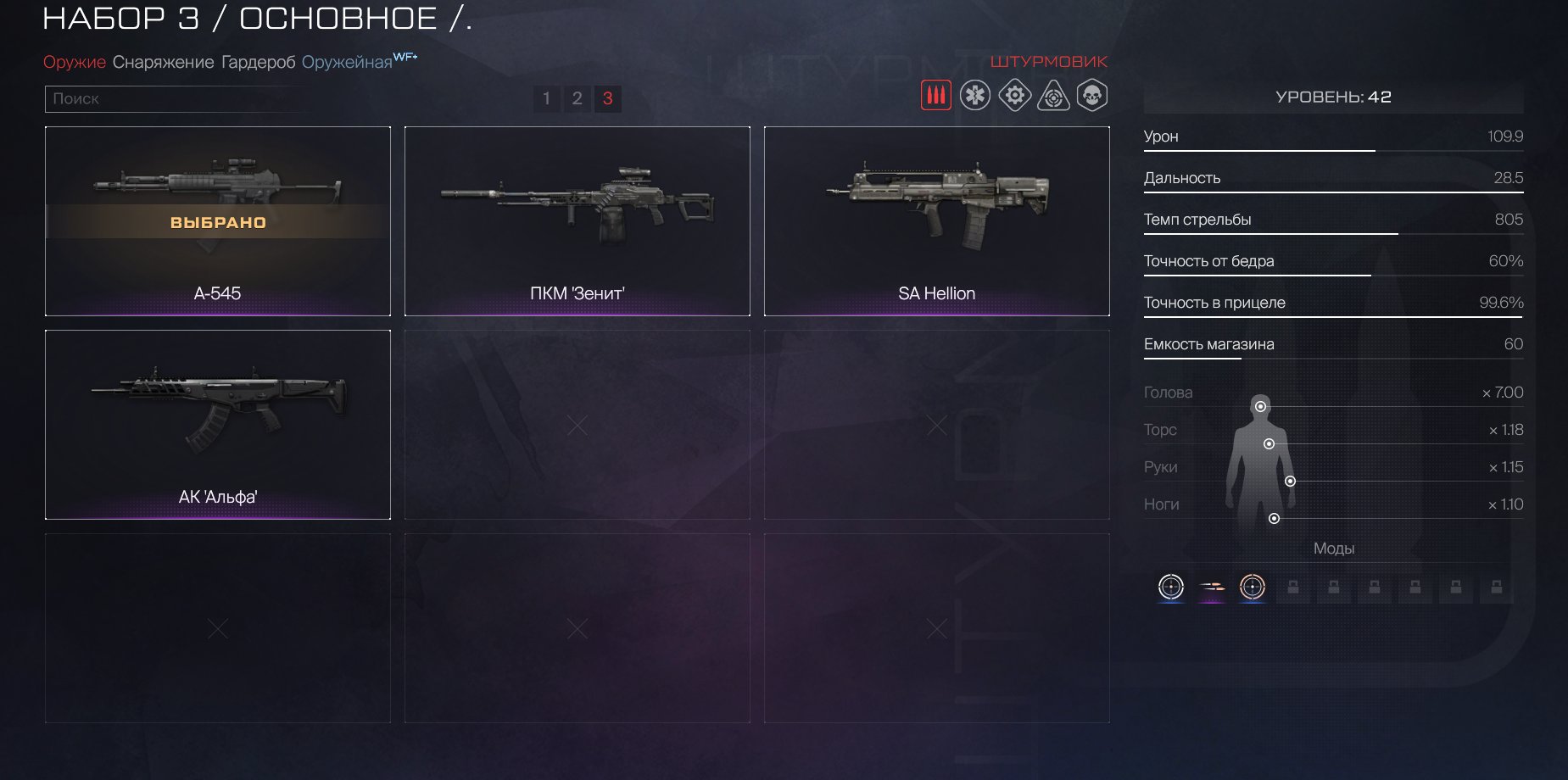Choose the ПКМ 'Зенит' machine gun
1568x780 pixels.
coord(578,221)
